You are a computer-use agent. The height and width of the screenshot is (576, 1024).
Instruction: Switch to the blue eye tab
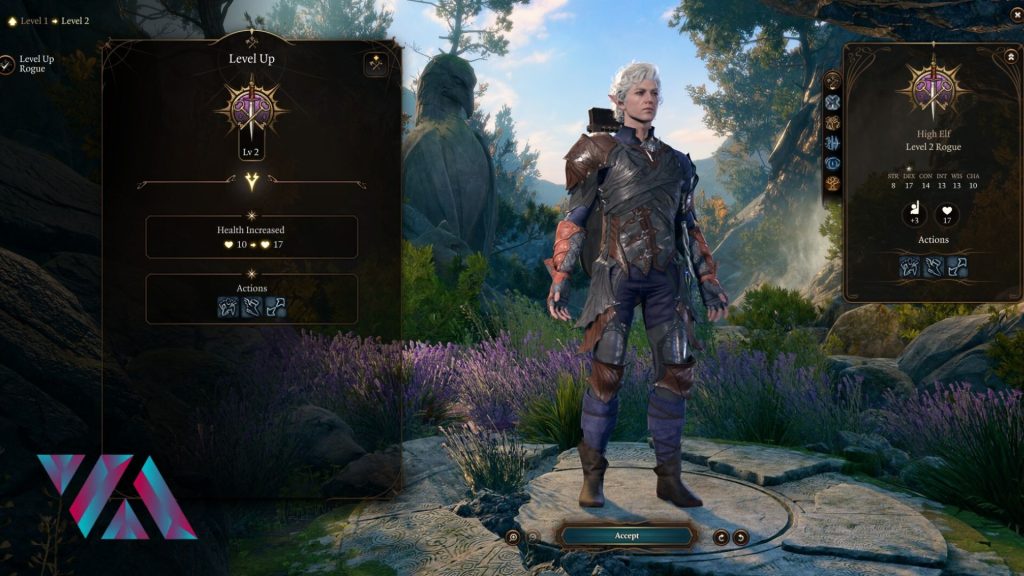click(x=832, y=163)
